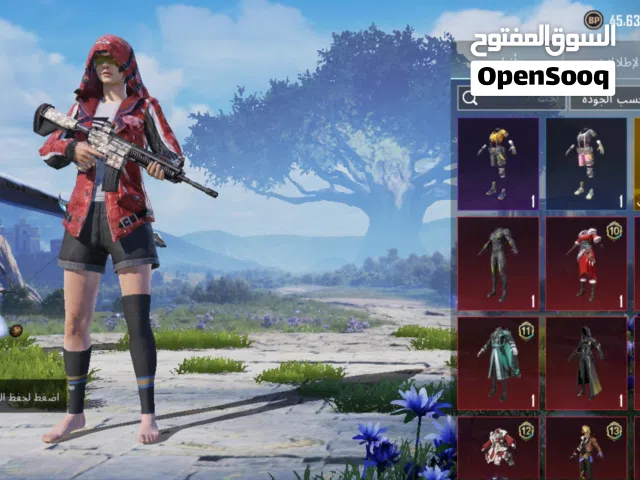This screenshot has height=480, width=640.
Task: Select the yellow top outfit slot
Action: [498, 164]
